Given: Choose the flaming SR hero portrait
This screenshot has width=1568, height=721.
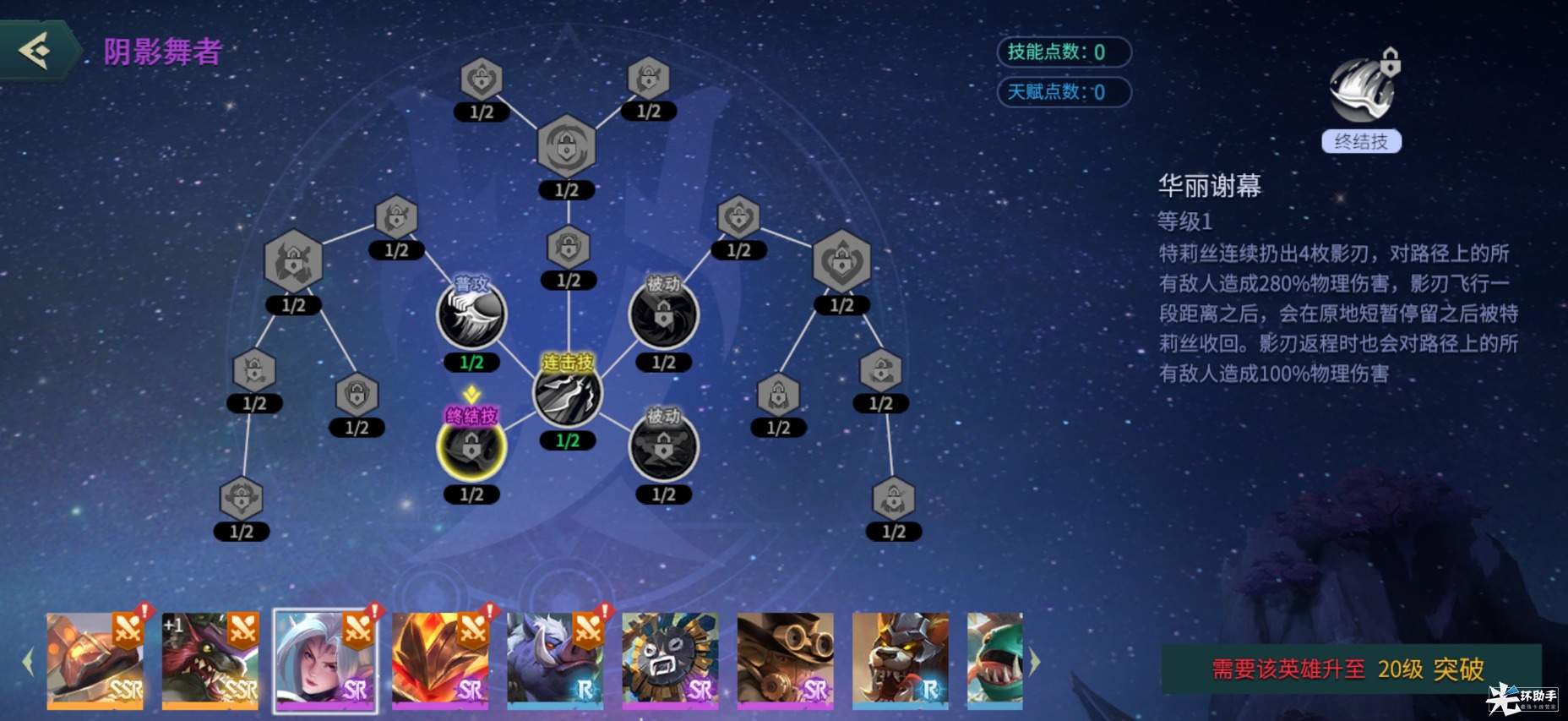Looking at the screenshot, I should click(440, 660).
